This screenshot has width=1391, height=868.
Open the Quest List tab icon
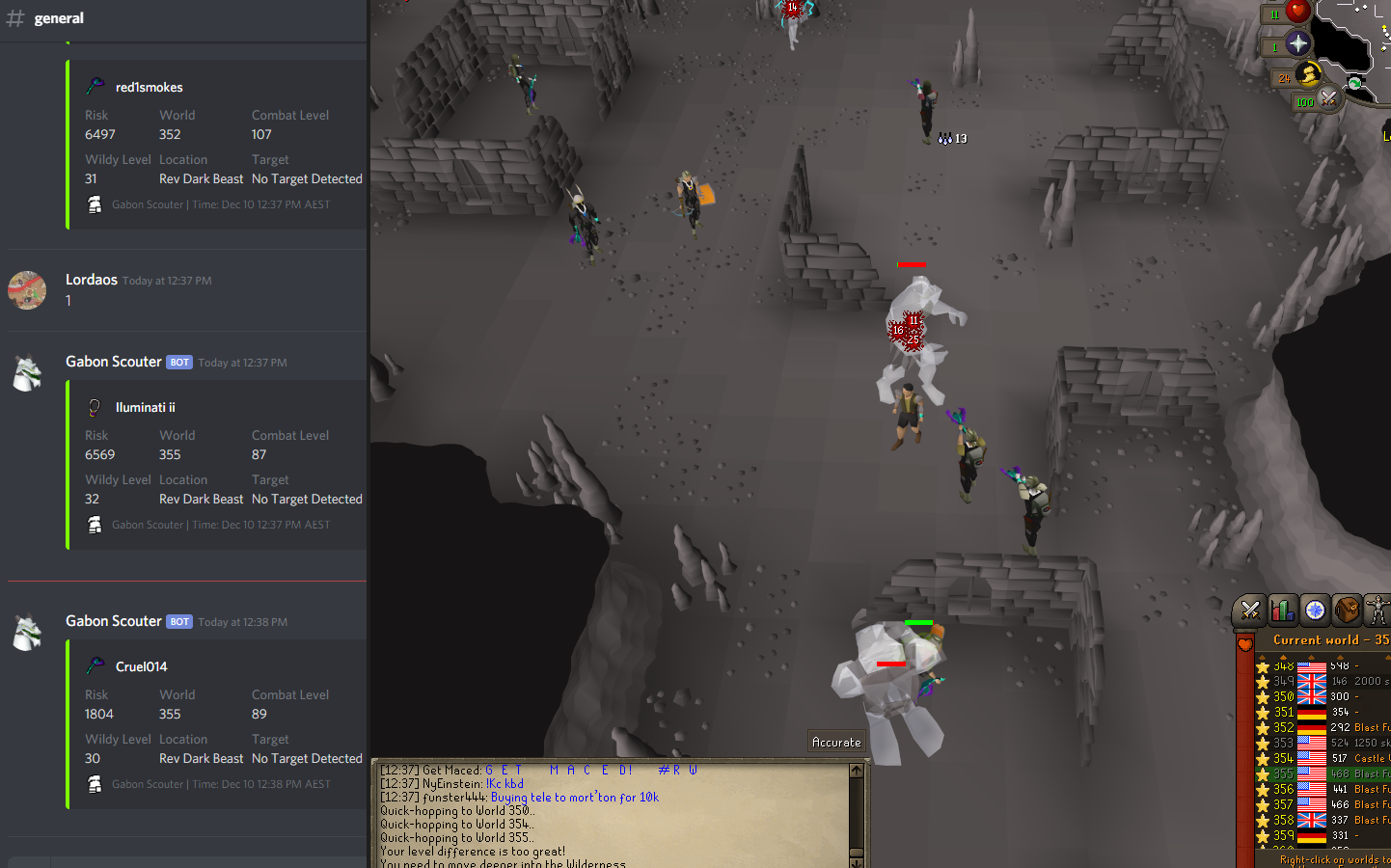[1315, 610]
